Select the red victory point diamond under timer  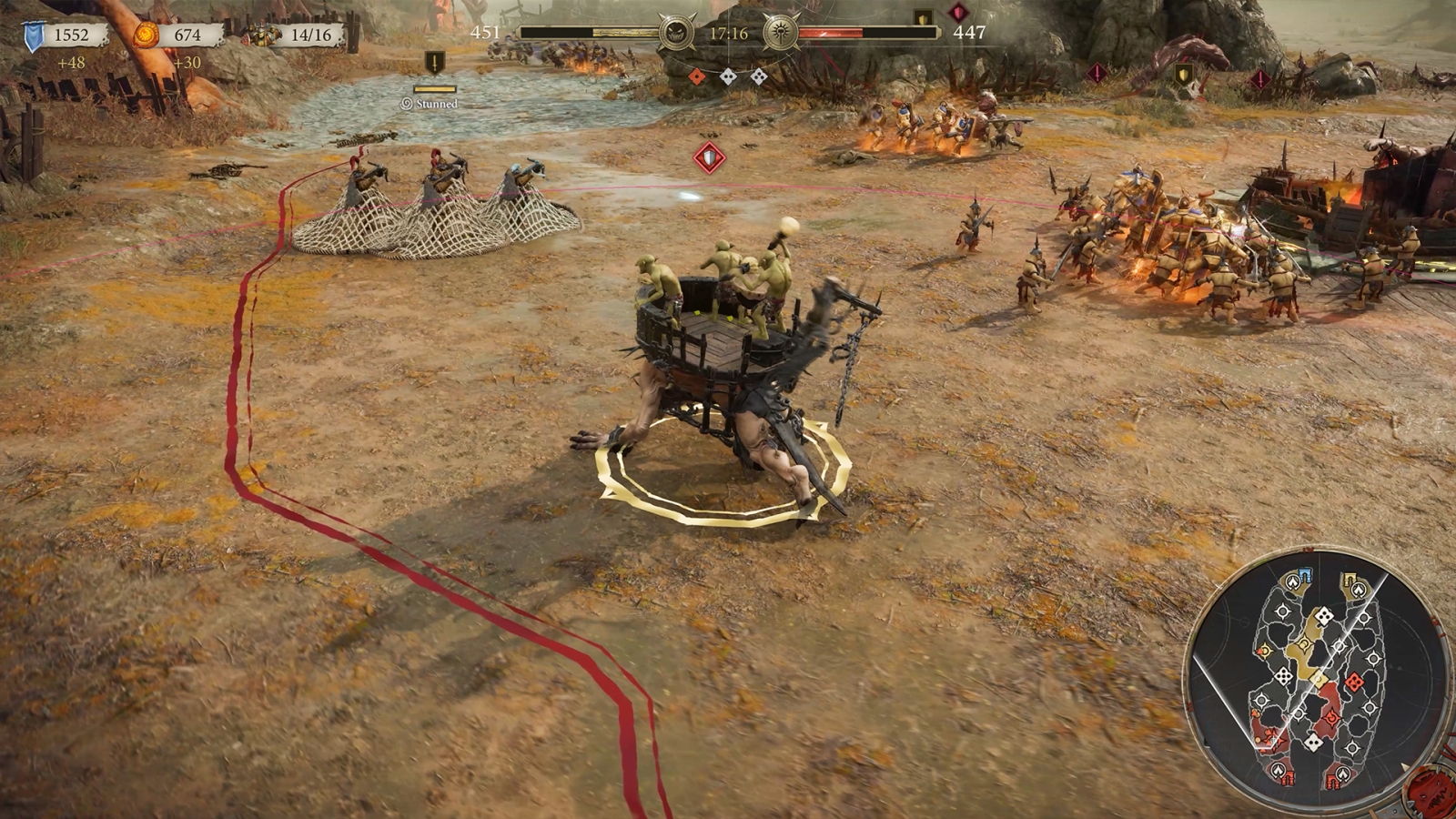pos(697,76)
